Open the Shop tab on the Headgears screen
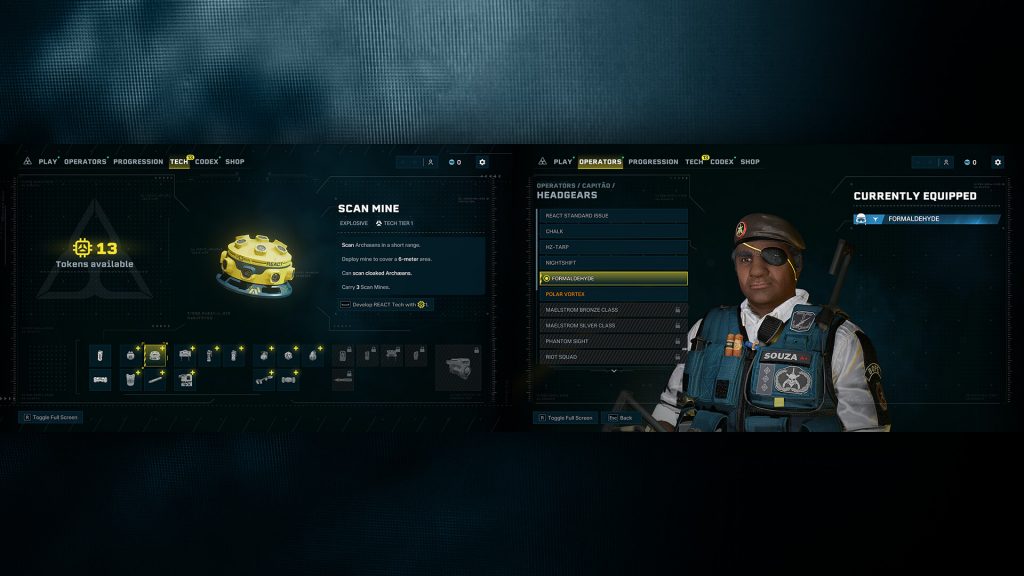This screenshot has height=576, width=1024. point(750,162)
